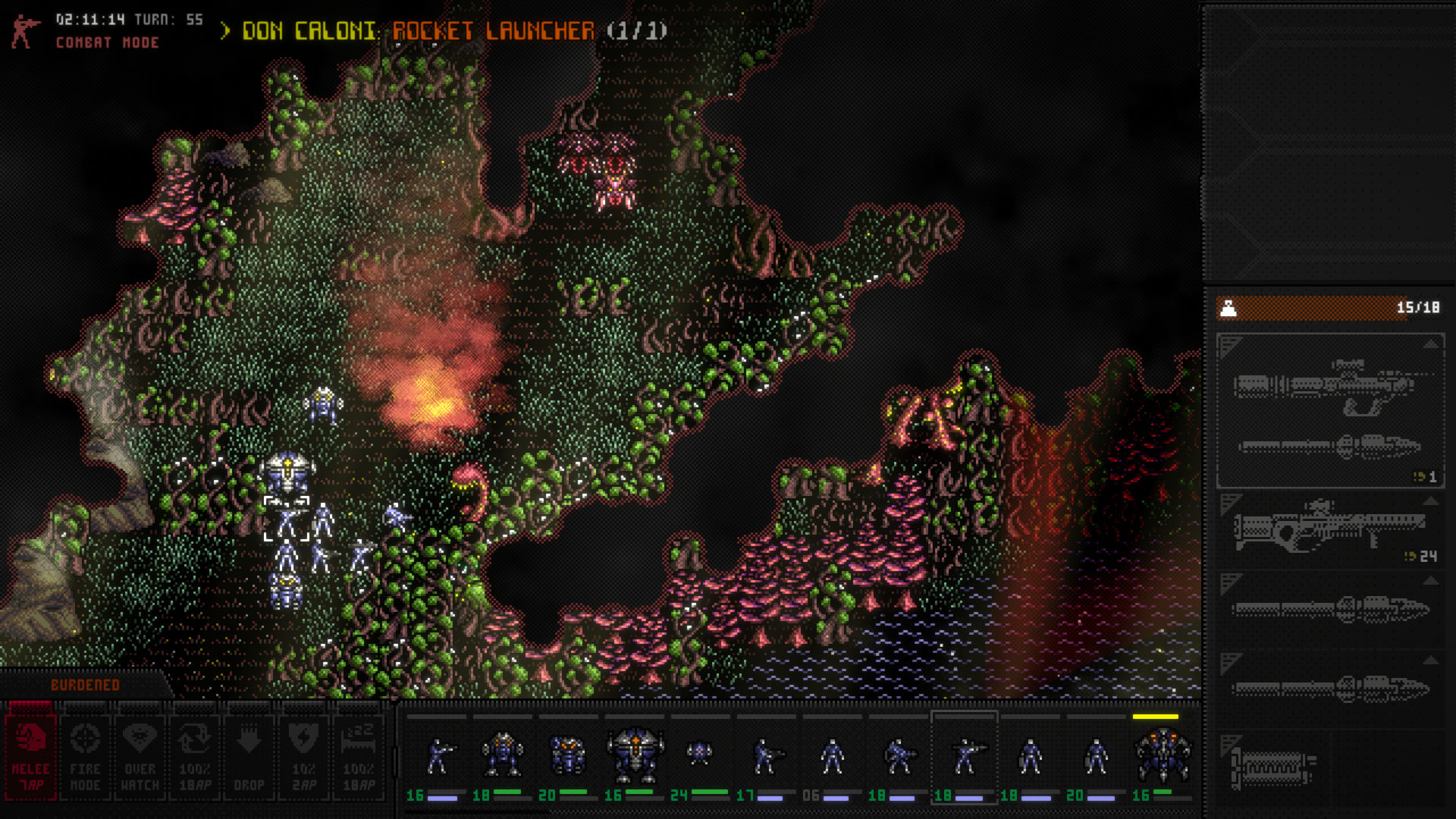Choose the squad soldier with 17 AP
The image size is (1456, 819).
[766, 757]
